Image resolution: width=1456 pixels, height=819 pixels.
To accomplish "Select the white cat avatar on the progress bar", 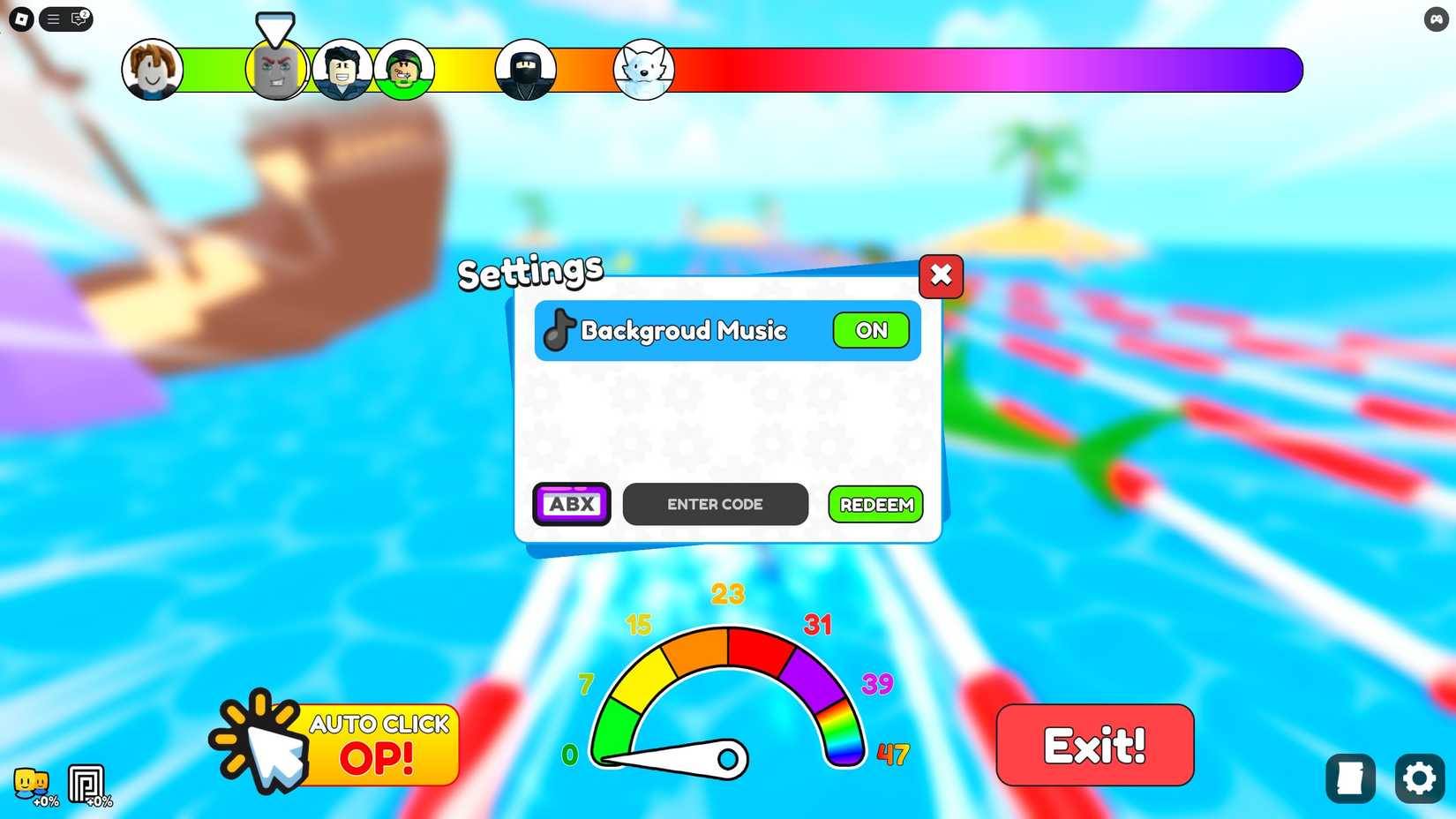I will point(644,69).
